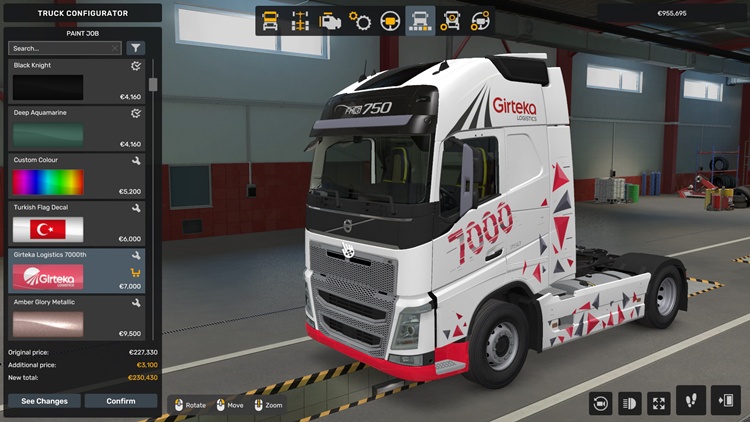Screen dimensions: 750x422
Task: Toggle the truck headlights
Action: point(630,402)
